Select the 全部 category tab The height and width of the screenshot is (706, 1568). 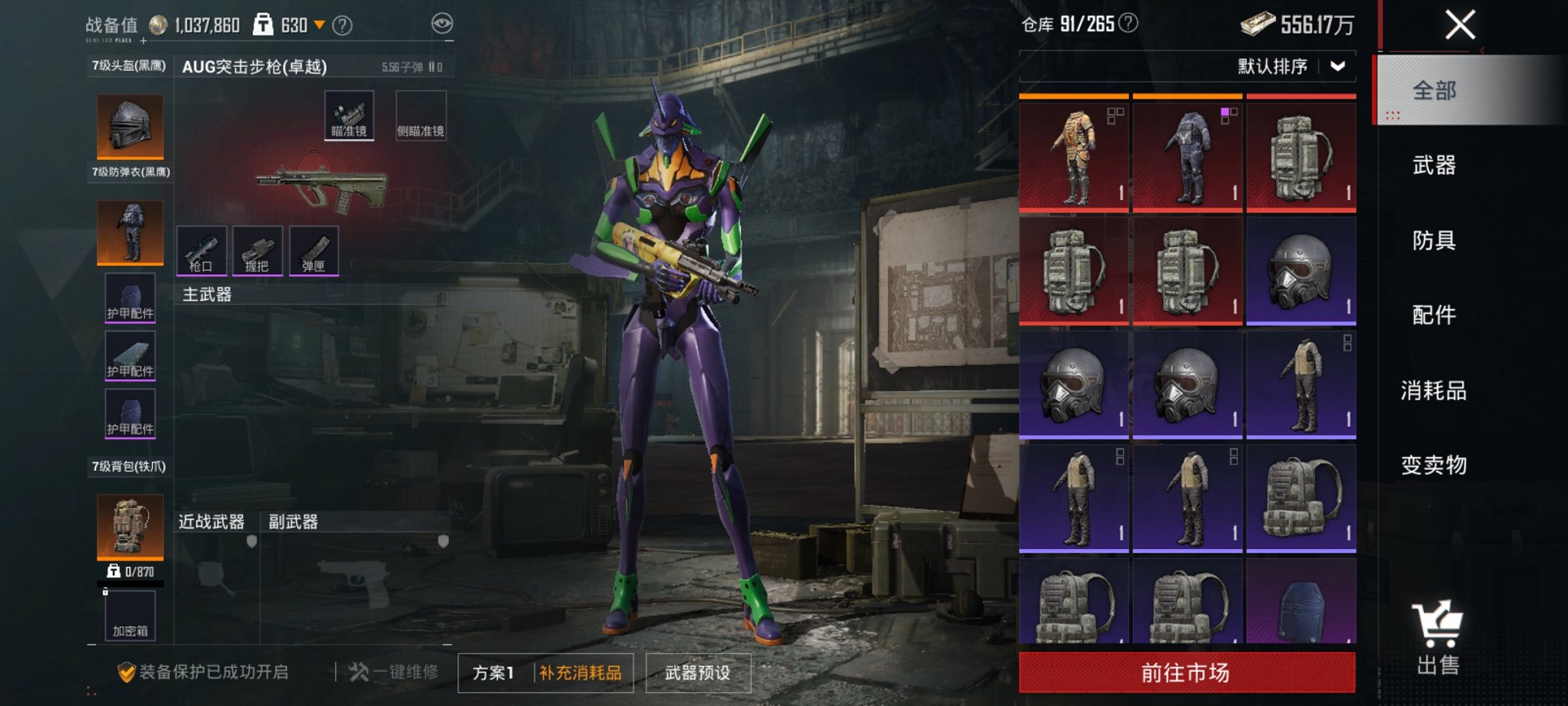pos(1433,91)
